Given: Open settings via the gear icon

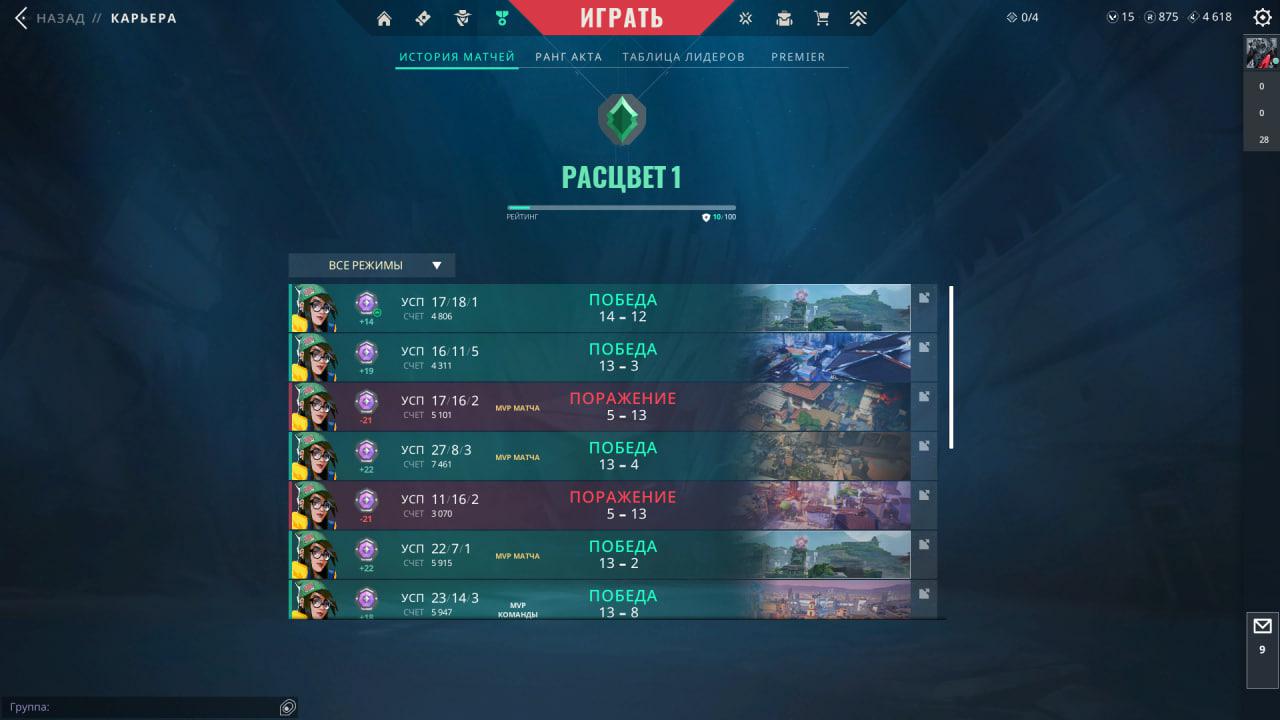Looking at the screenshot, I should pos(1262,17).
